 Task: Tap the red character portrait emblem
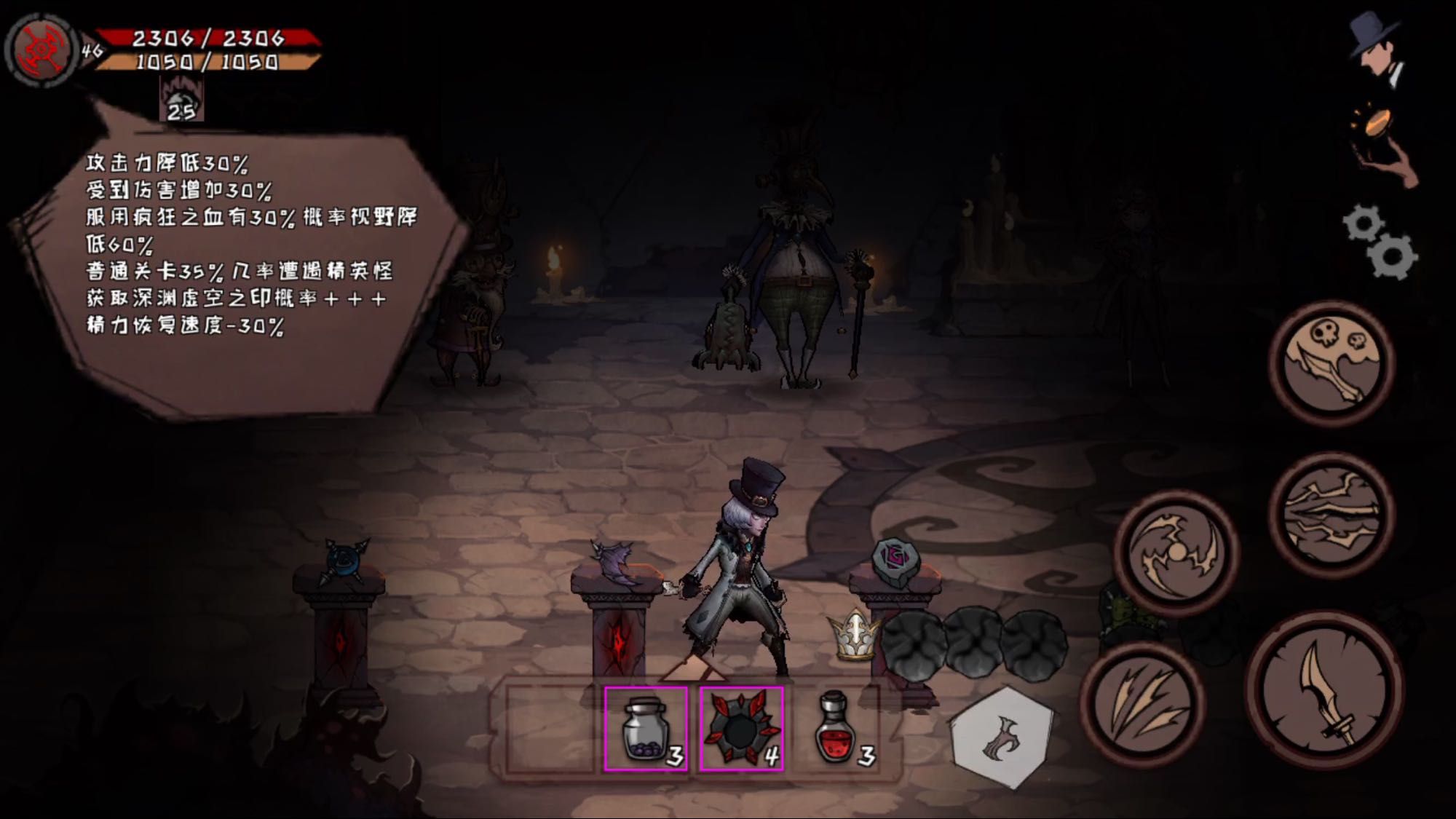pos(41,51)
